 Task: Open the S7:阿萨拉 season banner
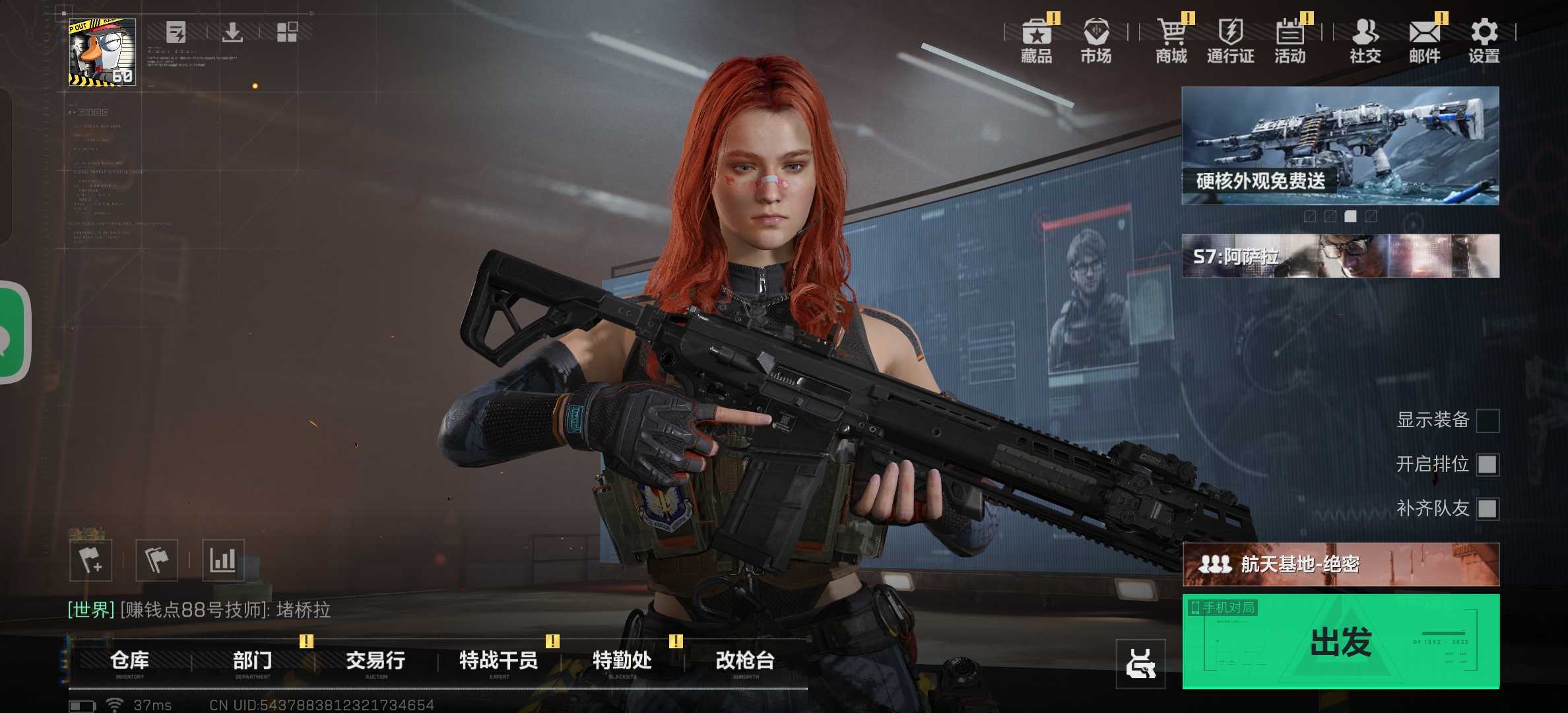1340,256
